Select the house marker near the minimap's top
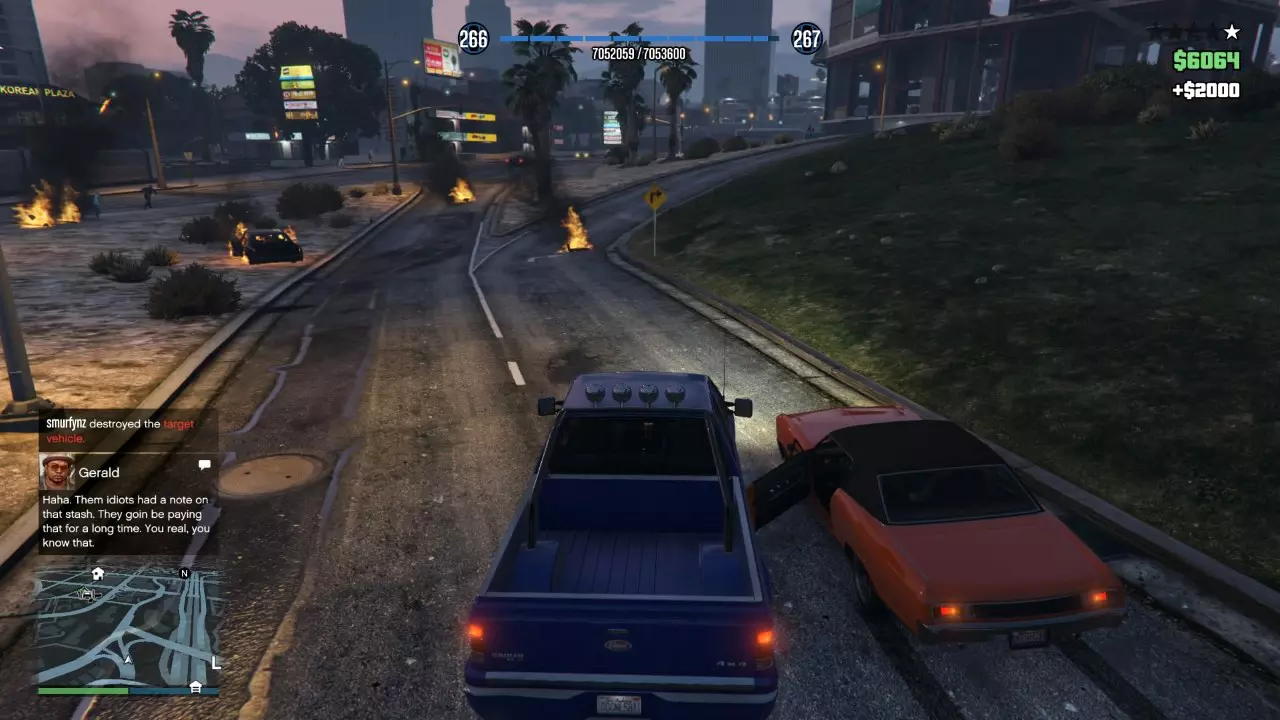1280x720 pixels. click(98, 574)
